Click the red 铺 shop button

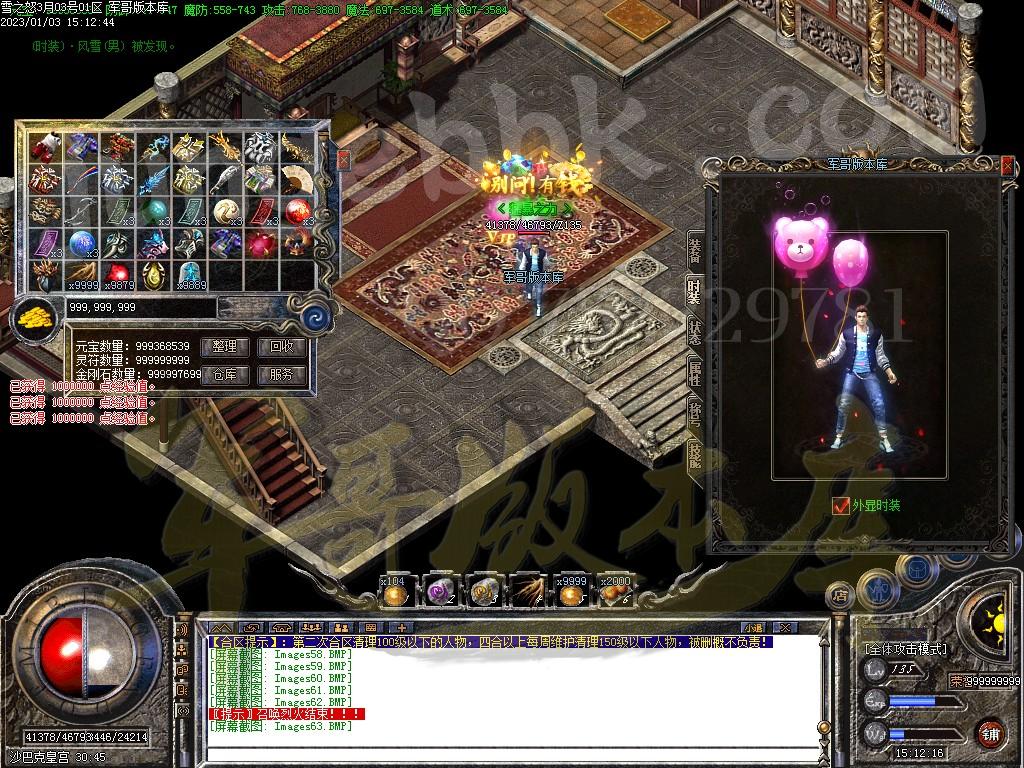990,733
